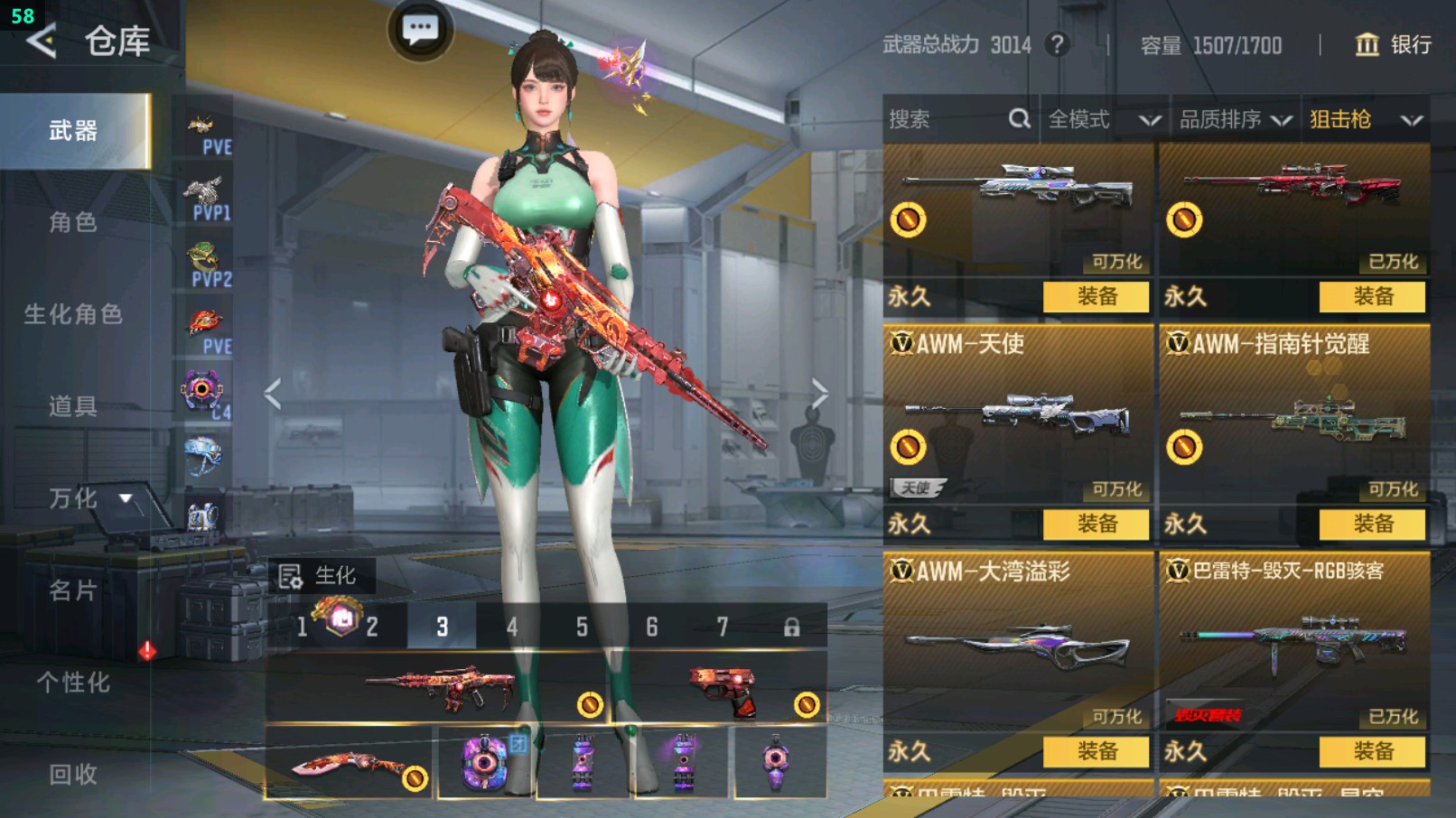Equip the AWM-指南针觉醒 rifle
The height and width of the screenshot is (818, 1456).
[x=1372, y=524]
